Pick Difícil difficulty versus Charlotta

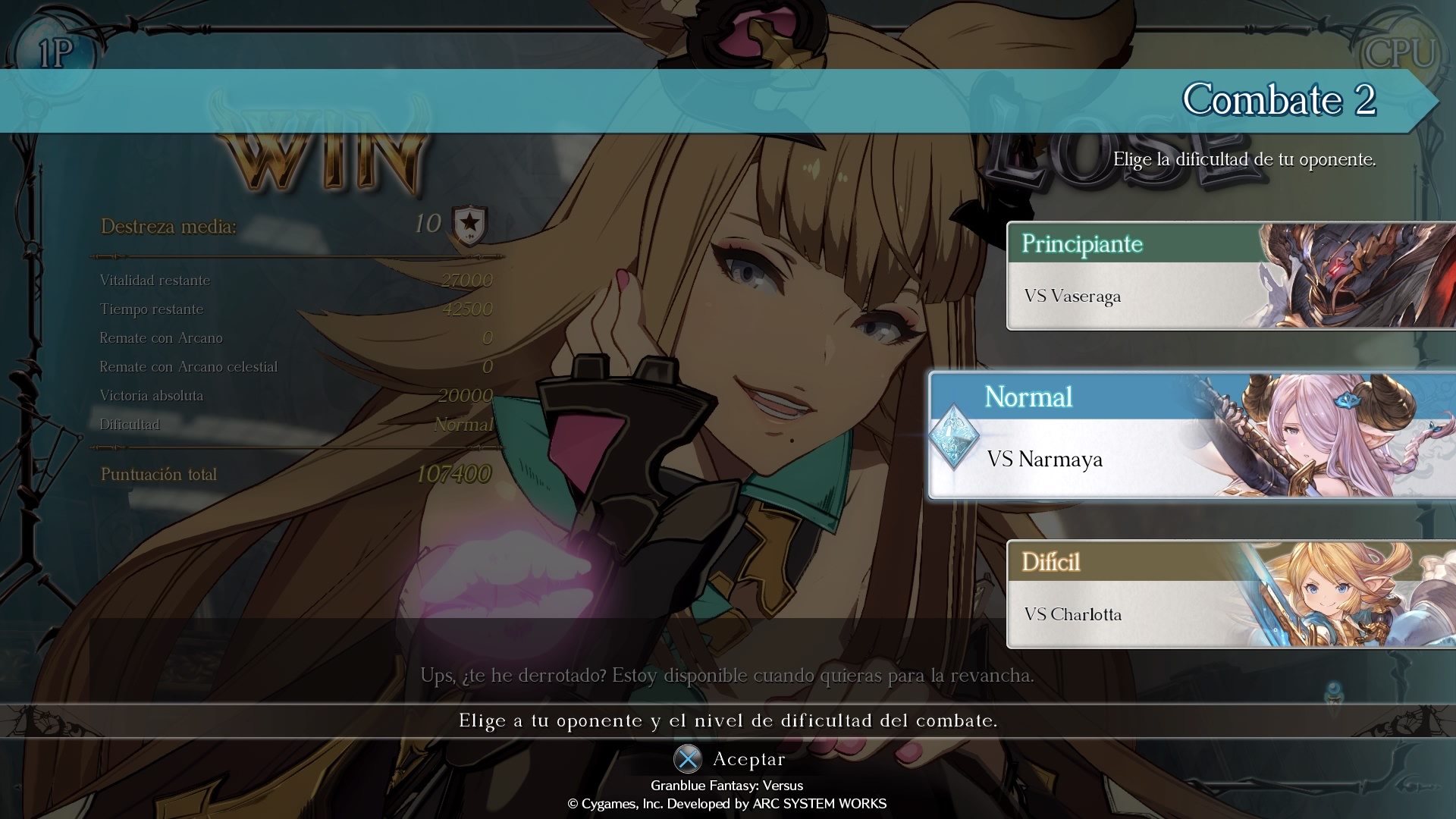pos(1228,595)
